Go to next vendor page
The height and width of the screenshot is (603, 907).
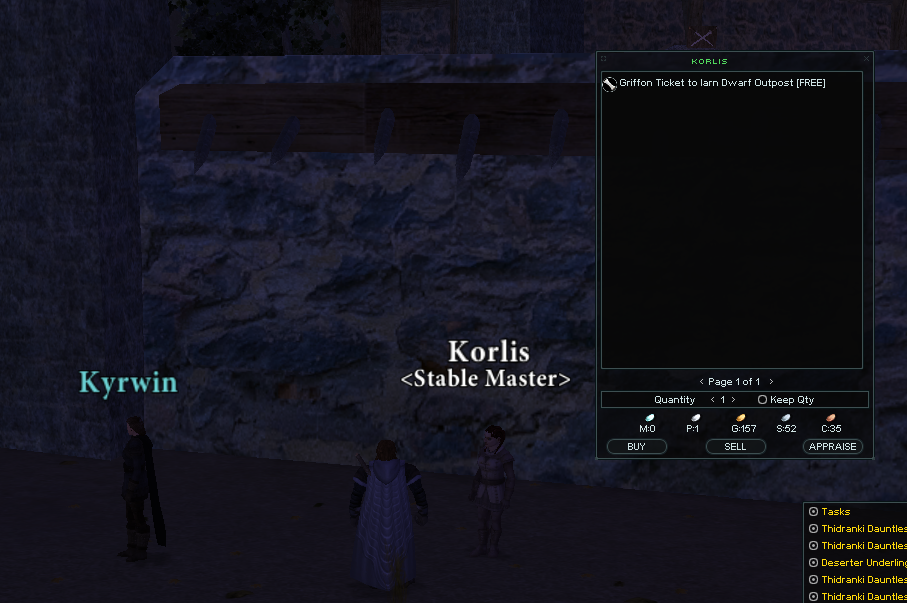(771, 382)
